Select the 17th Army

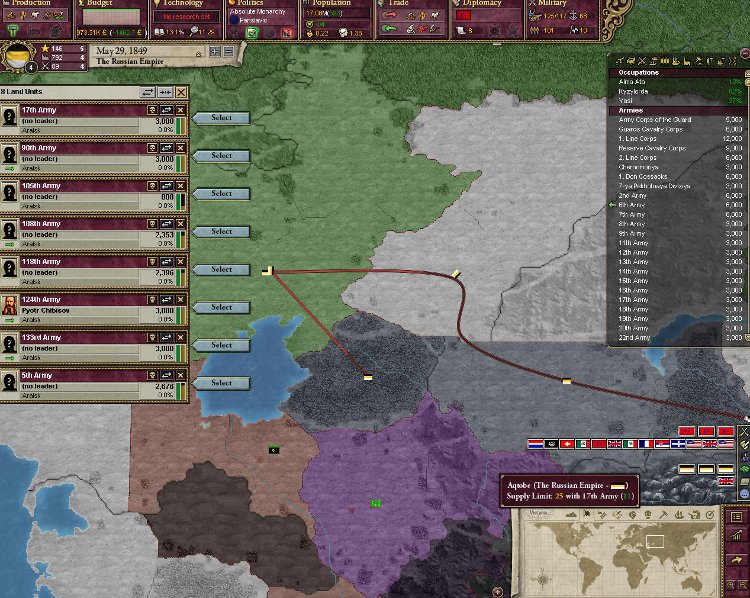[x=221, y=118]
